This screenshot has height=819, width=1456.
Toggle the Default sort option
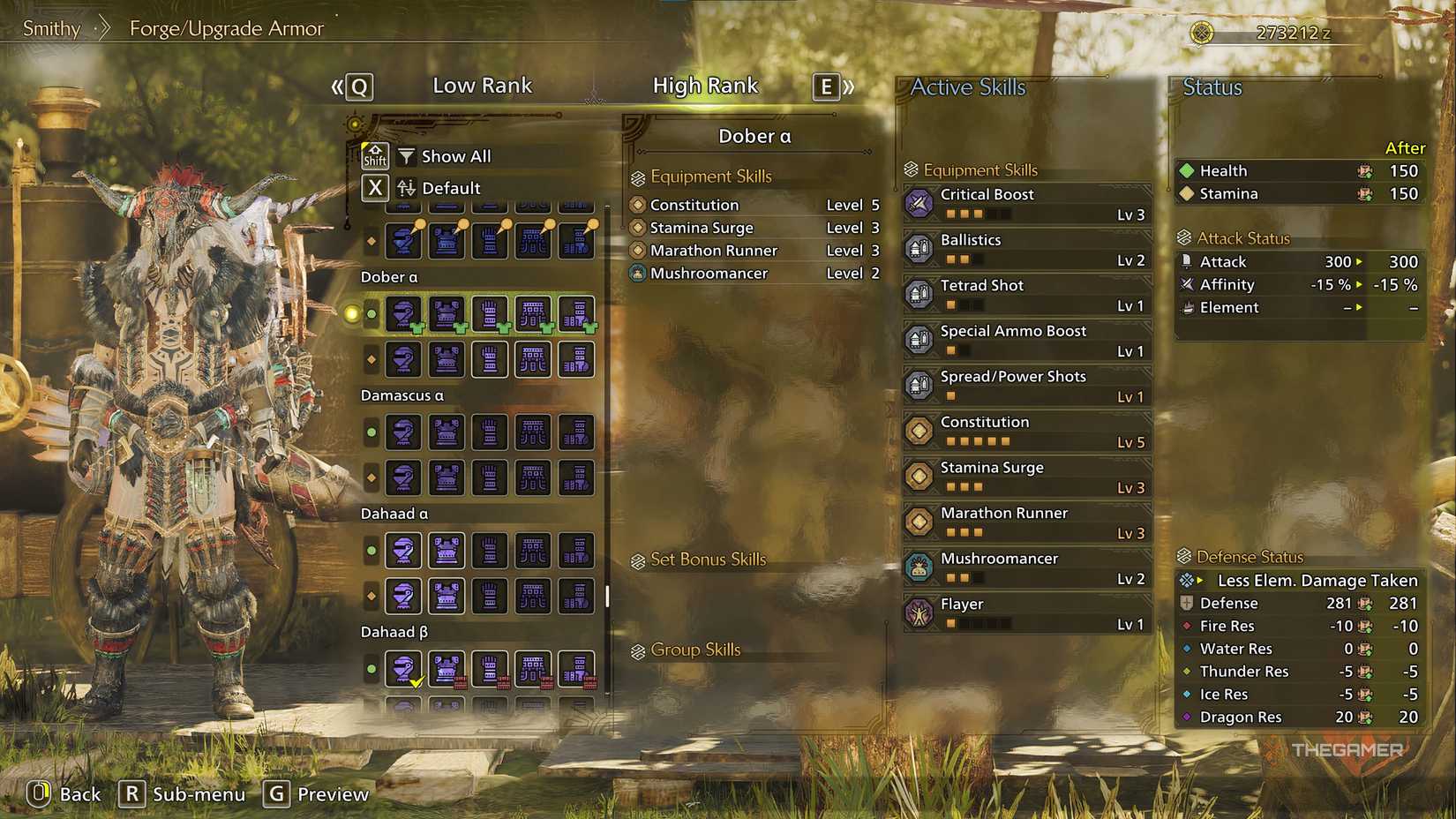(450, 187)
